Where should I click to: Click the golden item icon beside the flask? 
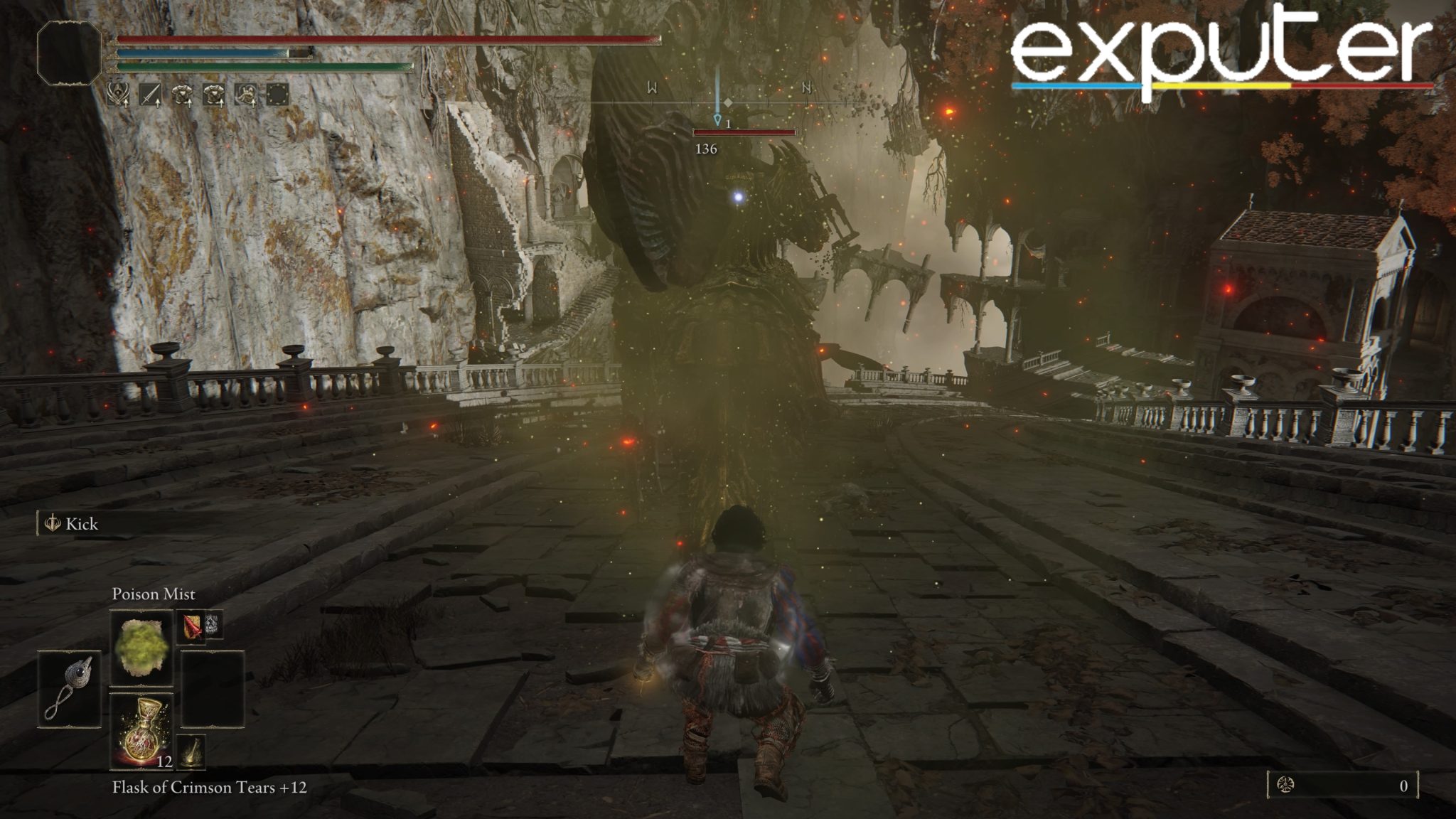point(191,750)
